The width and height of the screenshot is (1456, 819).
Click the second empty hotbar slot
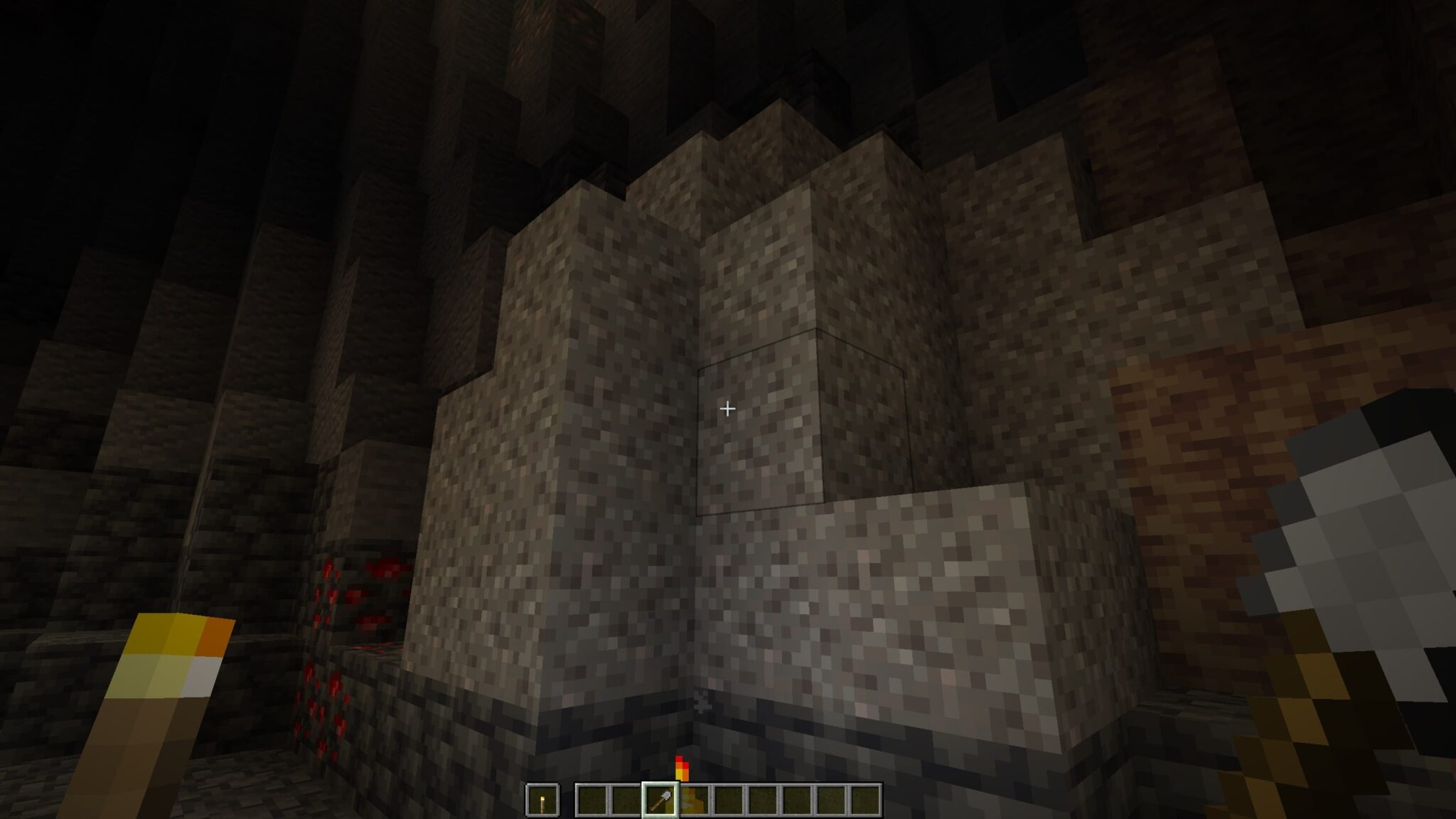point(594,799)
